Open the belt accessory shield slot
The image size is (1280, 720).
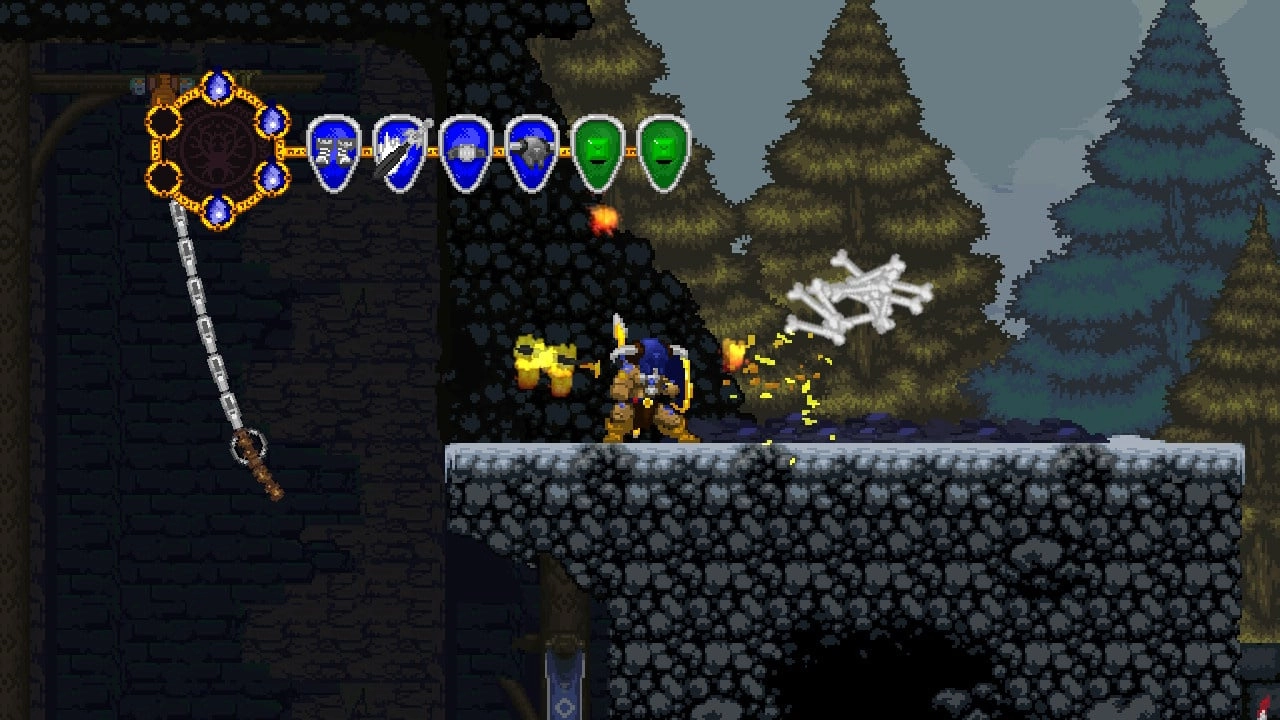[465, 152]
